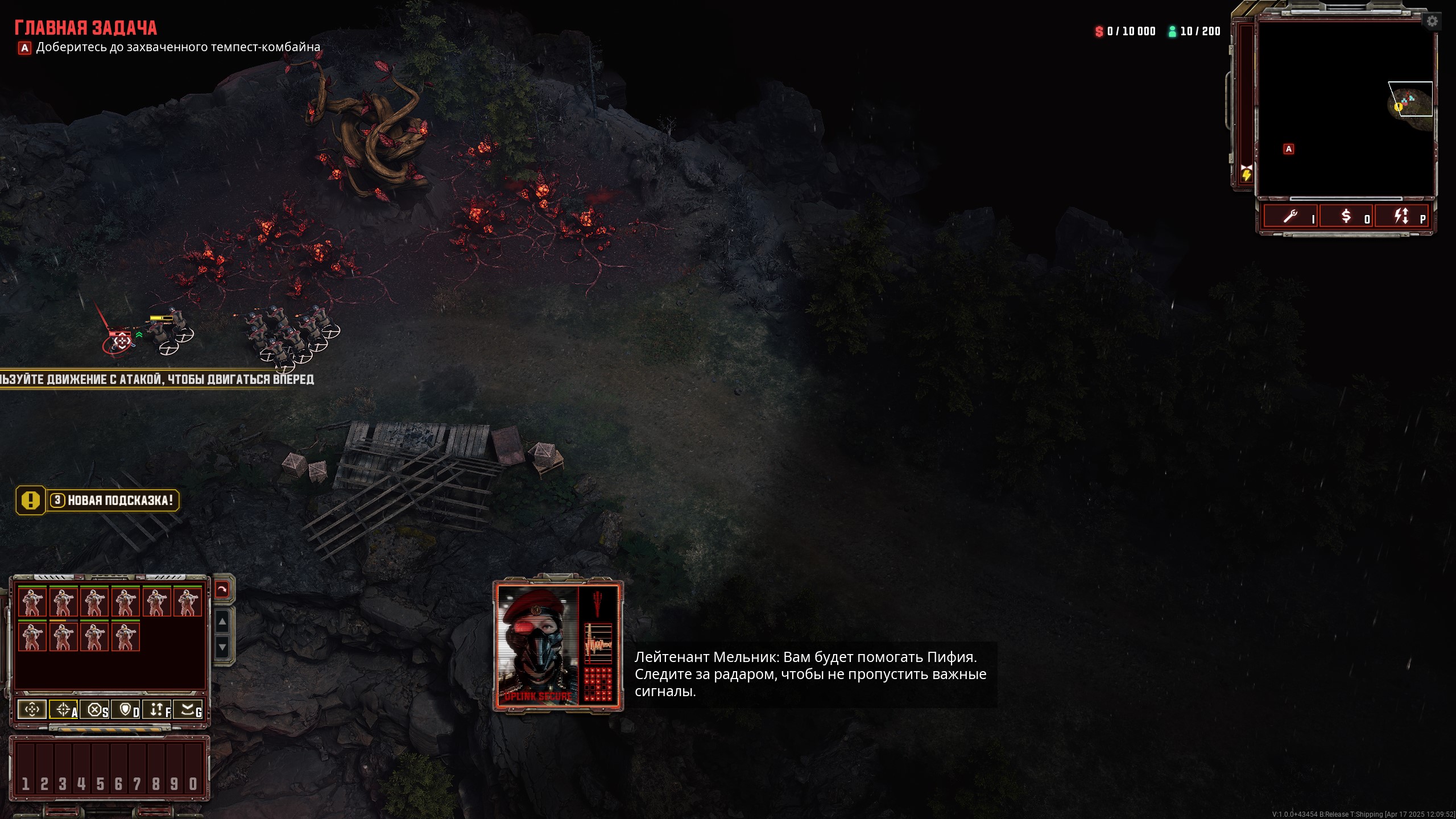Activate the wrench repair mode button
The width and height of the screenshot is (1456, 819).
pos(1290,217)
